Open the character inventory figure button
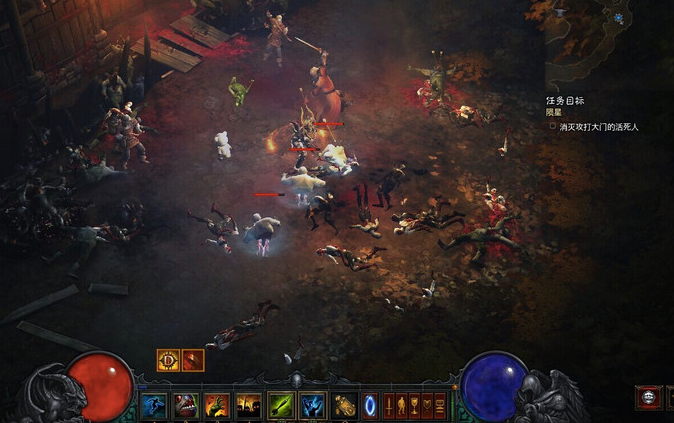The height and width of the screenshot is (423, 674). [x=402, y=405]
